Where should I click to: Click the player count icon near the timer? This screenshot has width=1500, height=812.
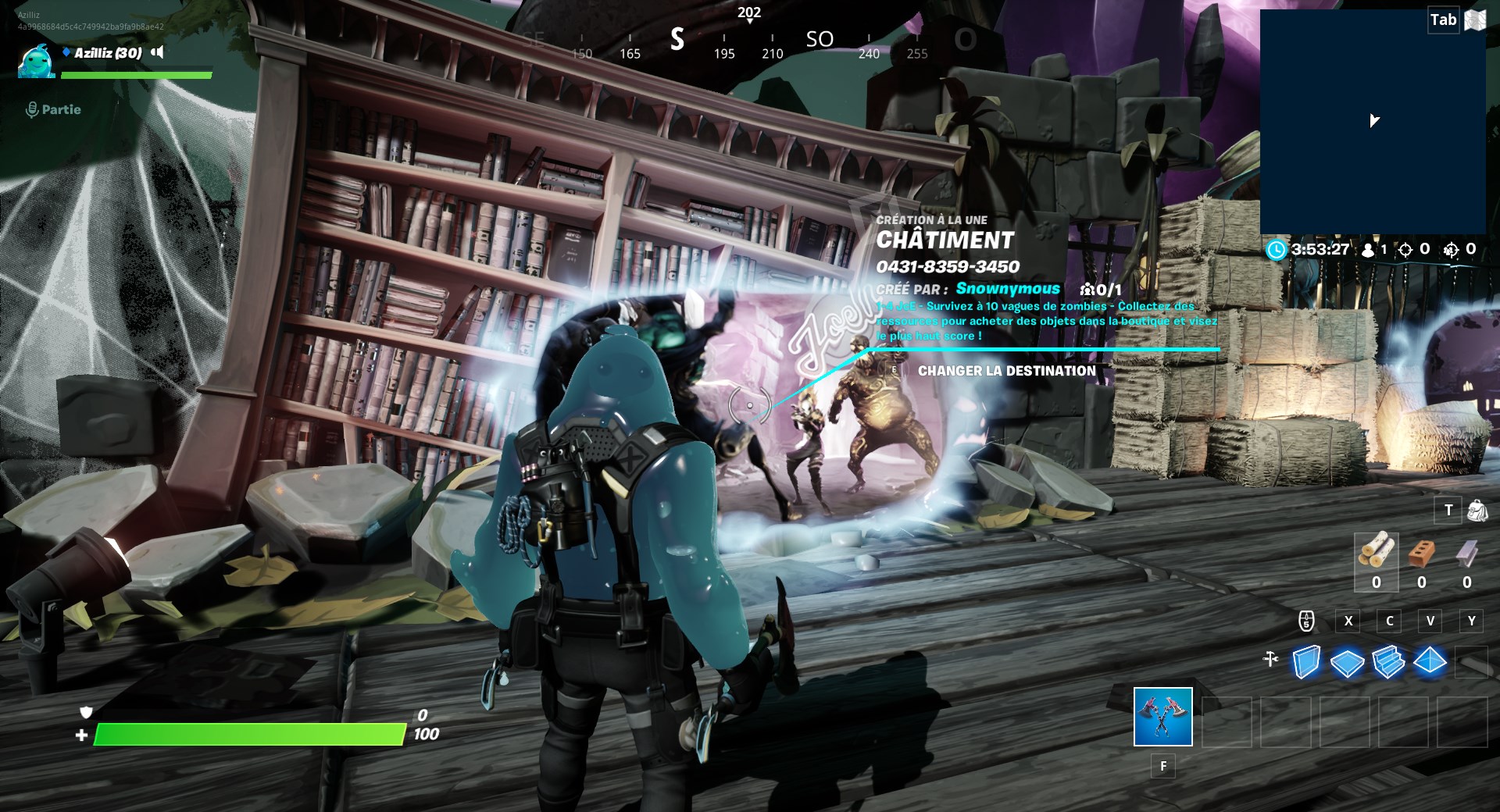[x=1368, y=250]
